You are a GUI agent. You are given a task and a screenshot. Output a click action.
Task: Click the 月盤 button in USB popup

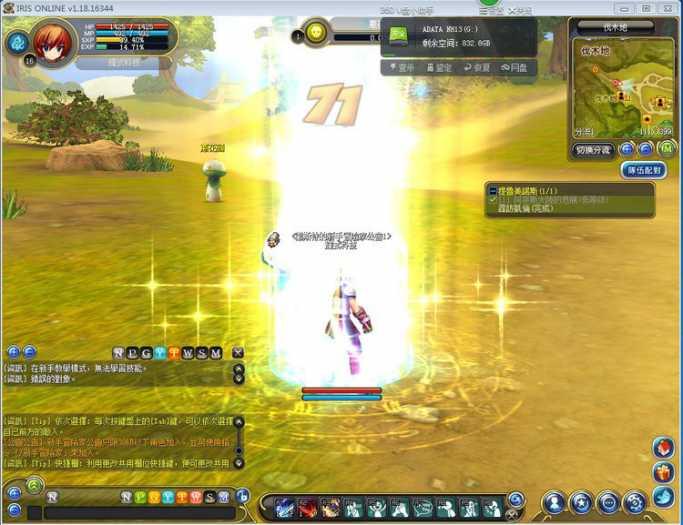516,68
